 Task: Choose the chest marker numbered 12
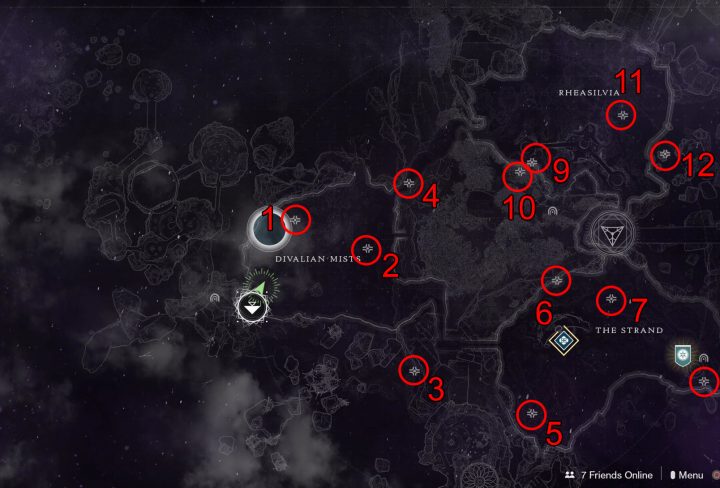tap(665, 155)
